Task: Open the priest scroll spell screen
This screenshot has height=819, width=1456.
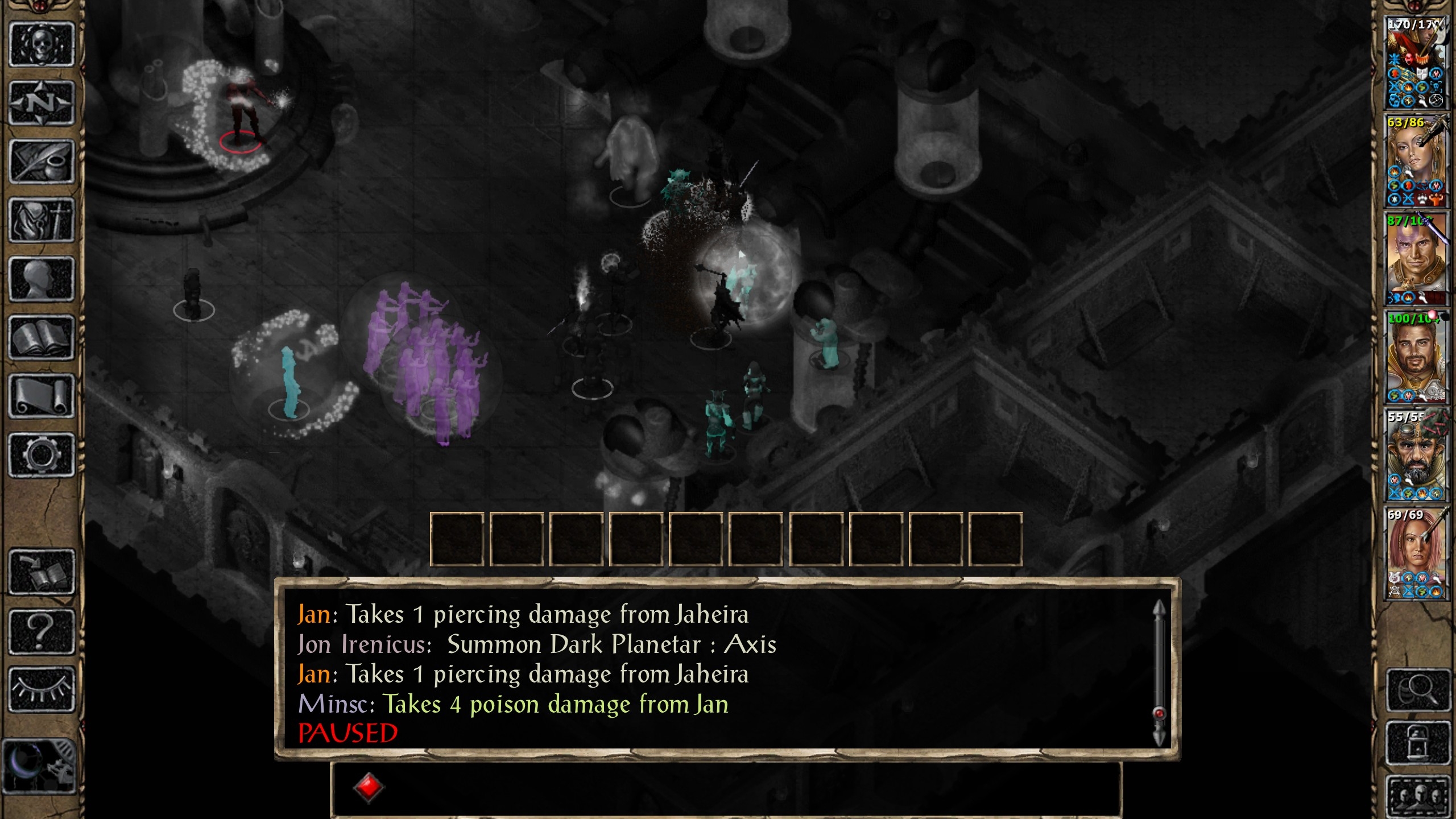Action: pos(42,396)
